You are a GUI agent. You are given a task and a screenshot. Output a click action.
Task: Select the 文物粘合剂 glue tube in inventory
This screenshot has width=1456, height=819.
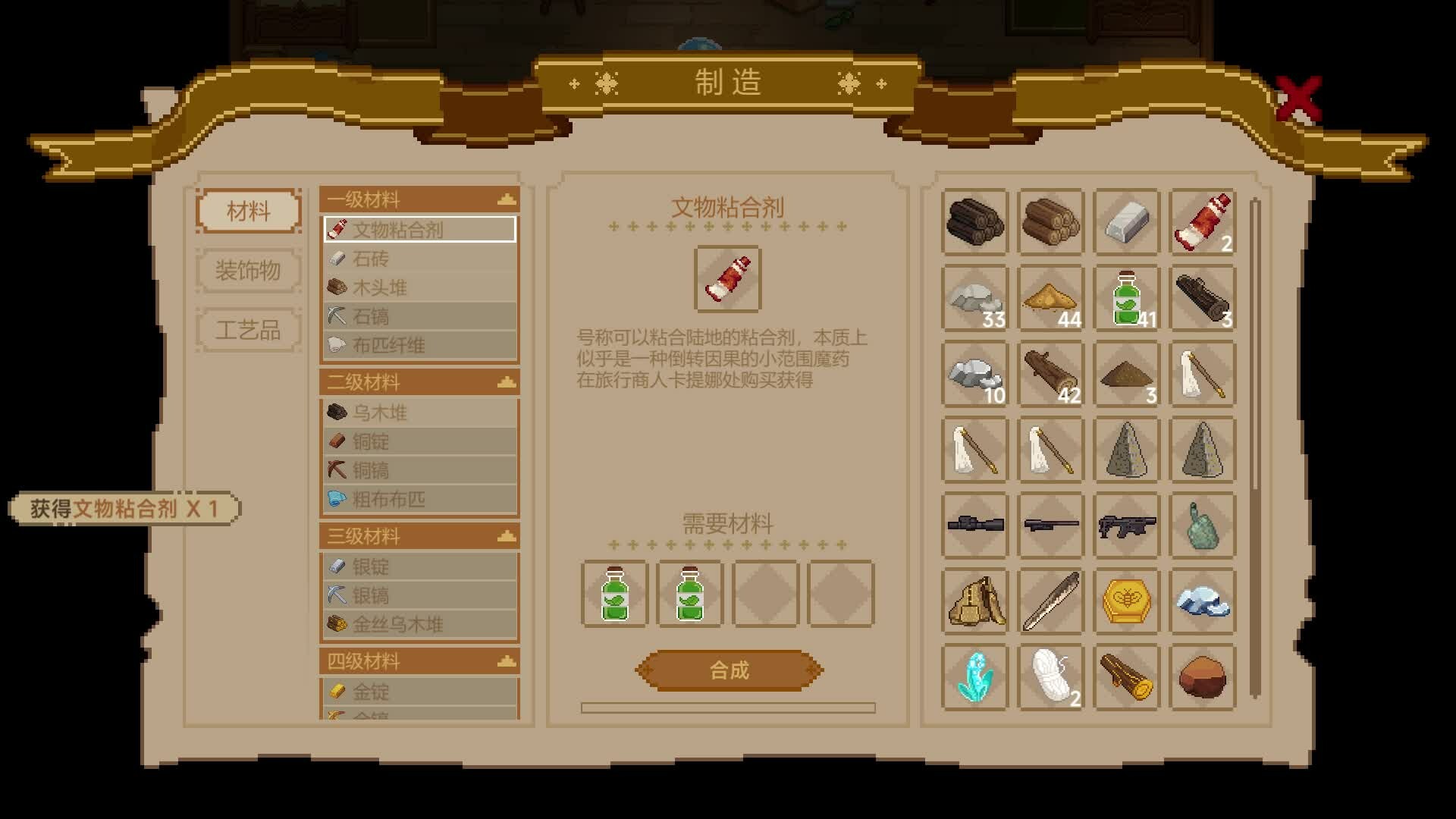(x=1203, y=222)
